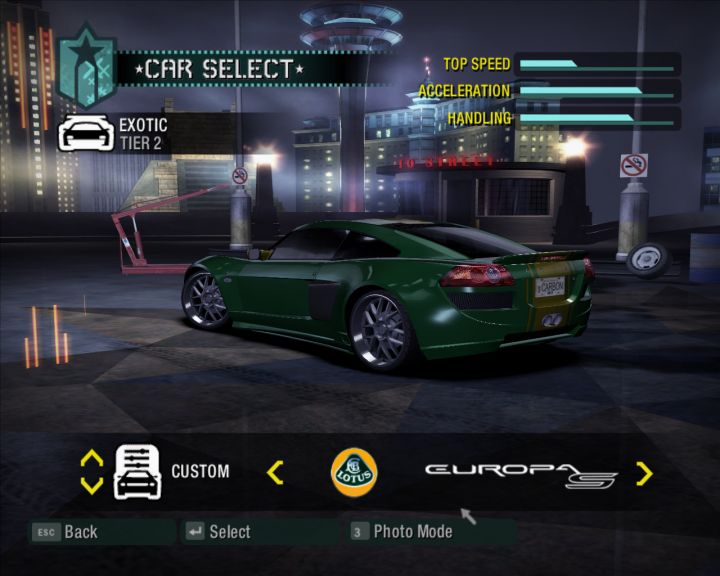The image size is (720, 576).
Task: Switch car category with the down arrow
Action: pyautogui.click(x=92, y=486)
